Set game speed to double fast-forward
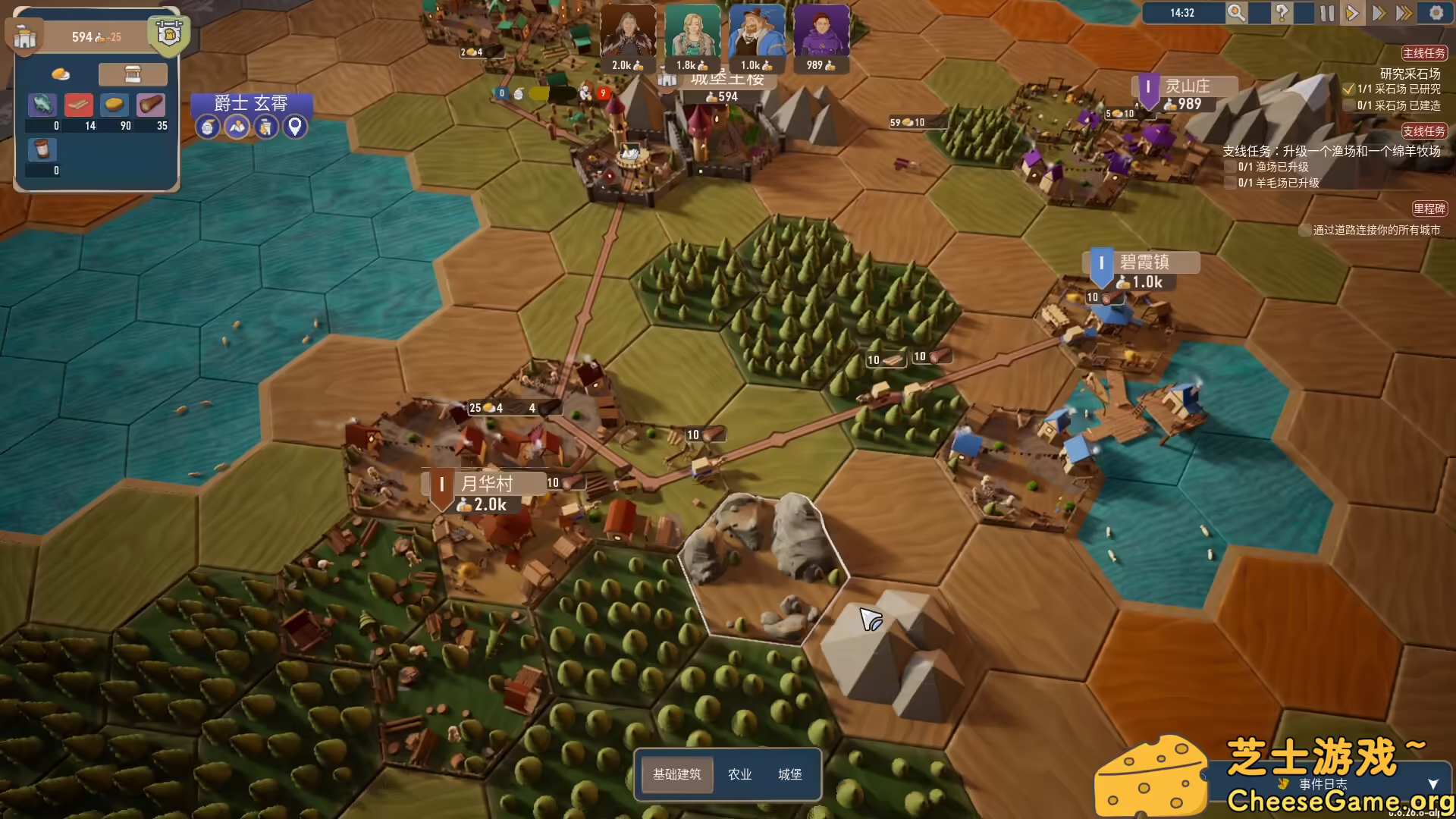The width and height of the screenshot is (1456, 819). (1379, 13)
